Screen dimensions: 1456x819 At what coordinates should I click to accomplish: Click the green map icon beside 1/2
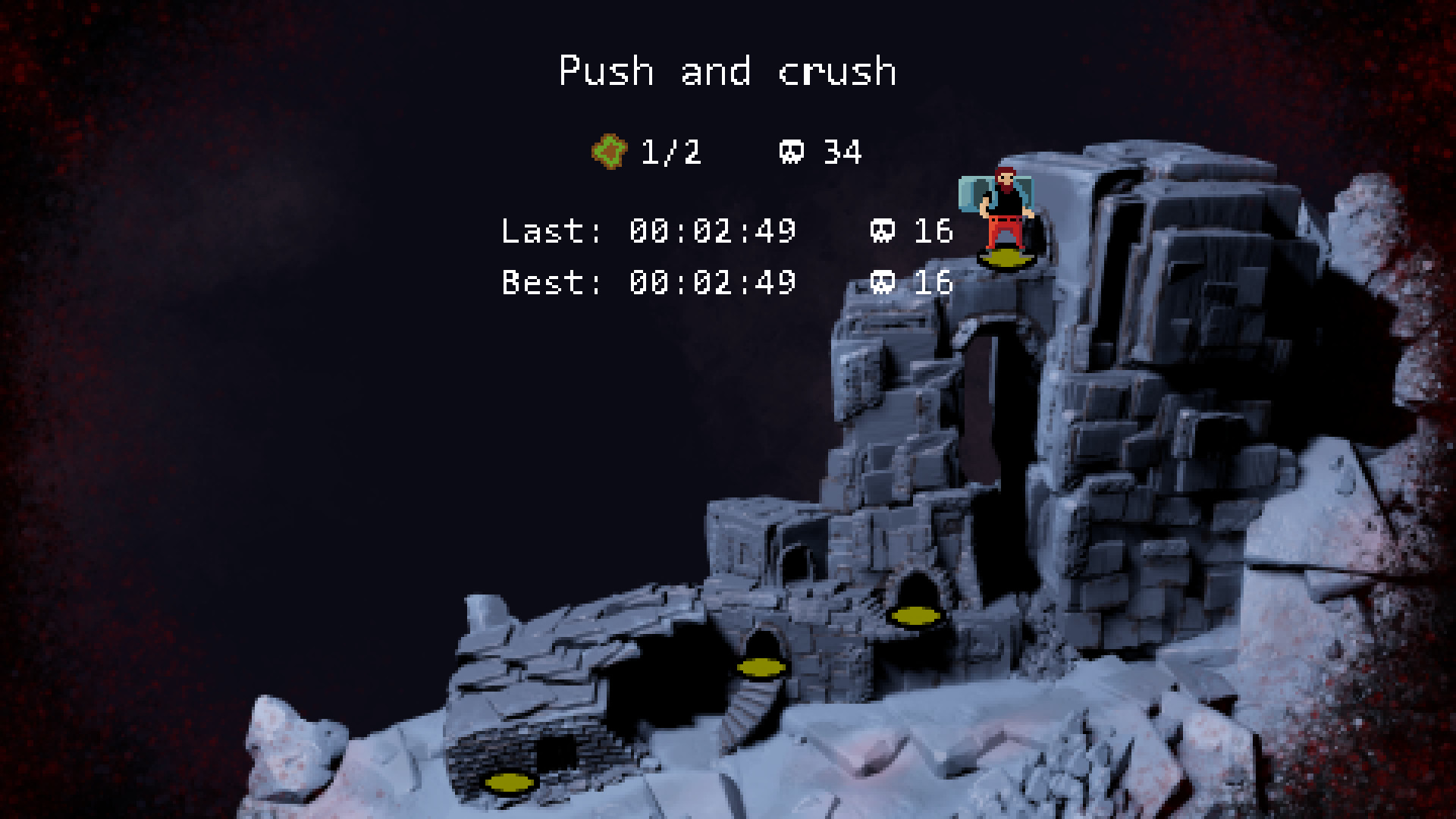611,152
